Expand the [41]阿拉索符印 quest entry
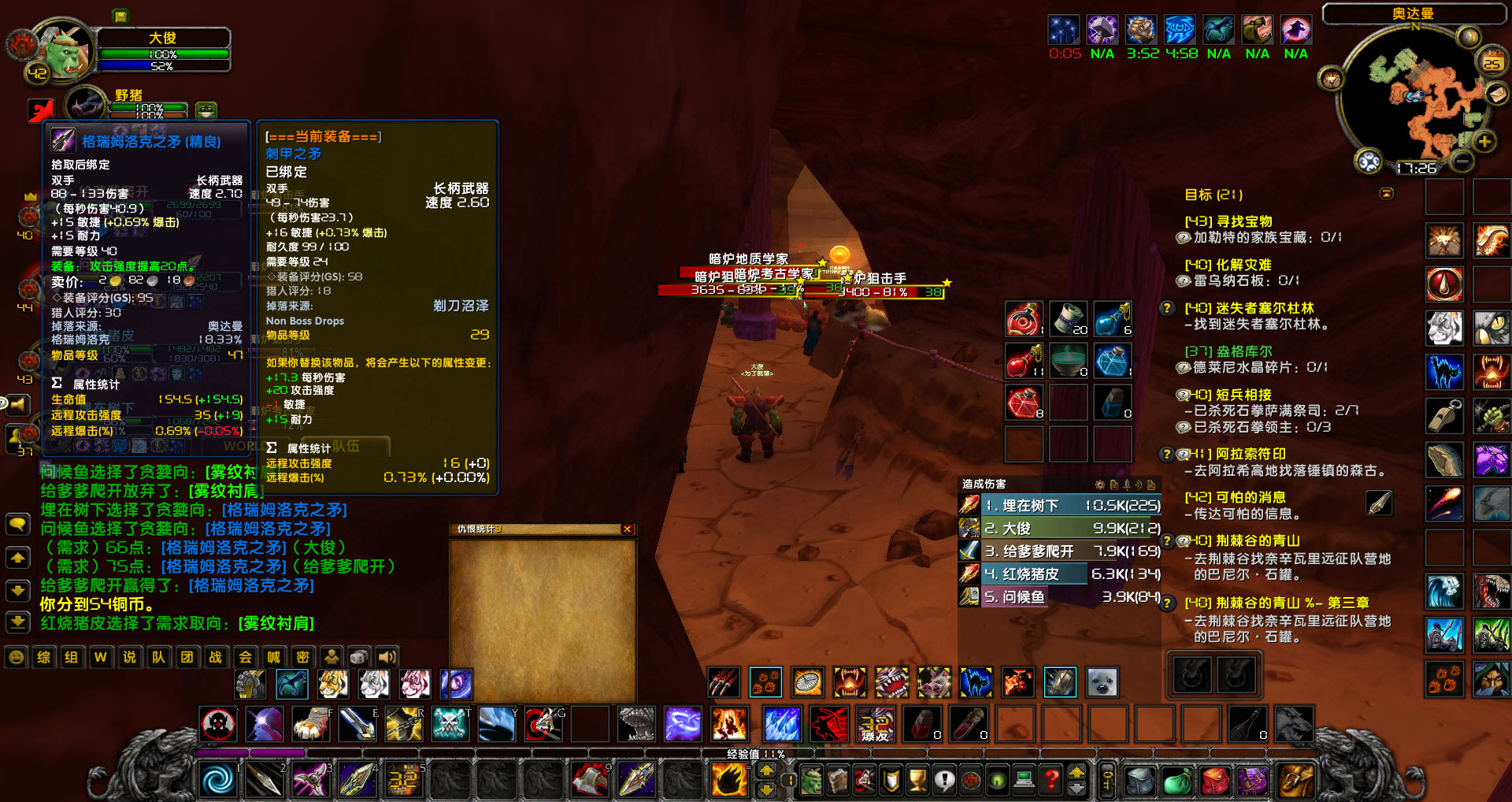Image resolution: width=1512 pixels, height=802 pixels. [x=1166, y=455]
